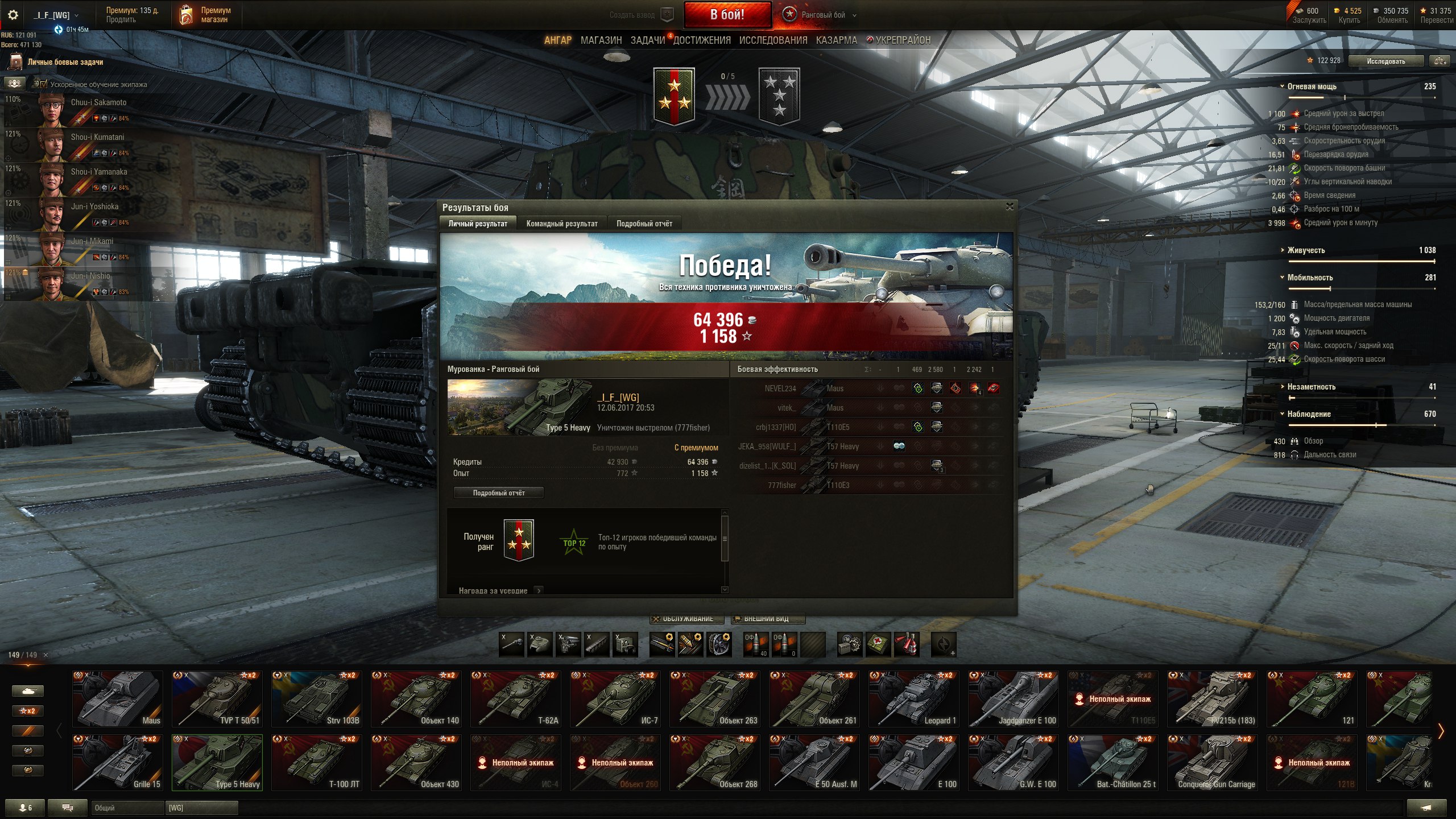The width and height of the screenshot is (1456, 819).
Task: Select the Grille 15 tank thumbnail
Action: [x=117, y=762]
